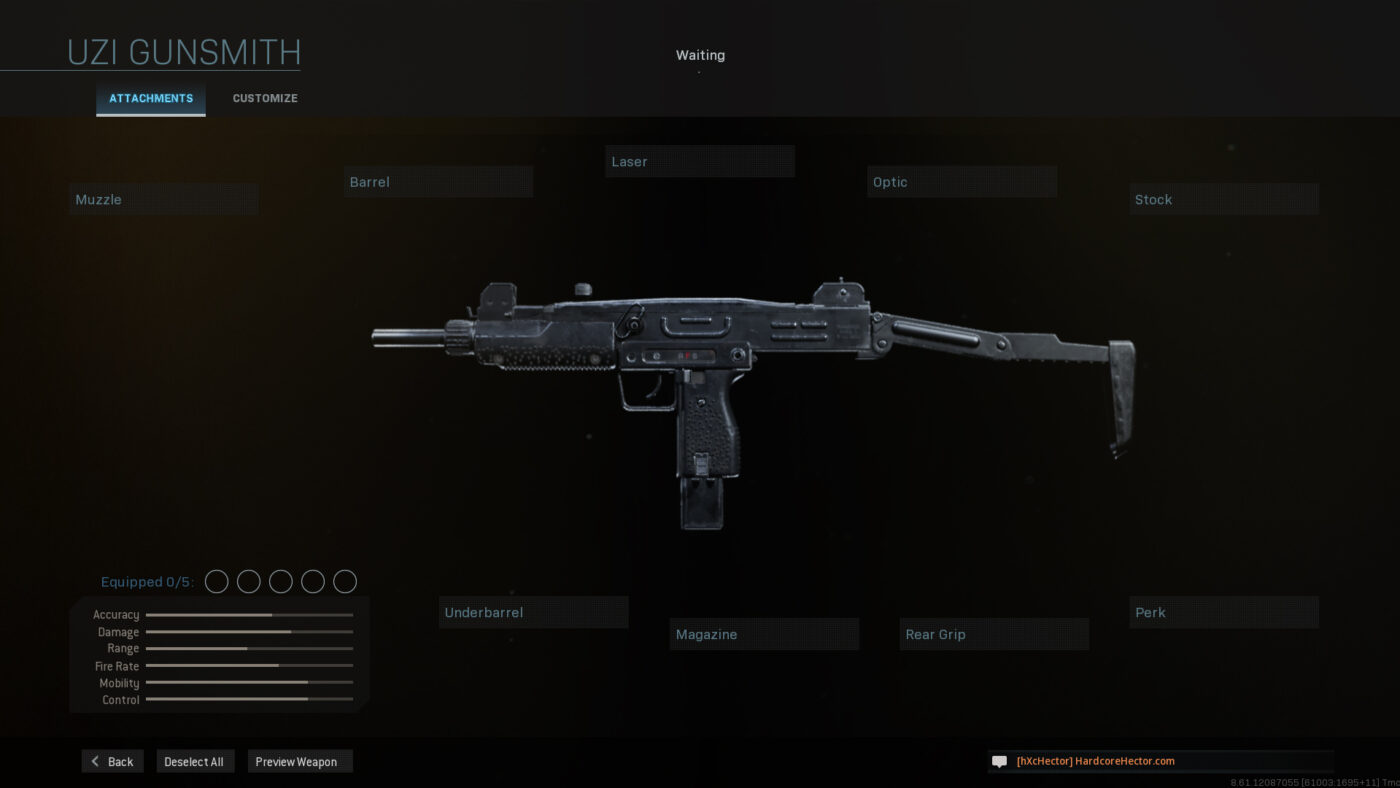Open the Rear Grip attachment slot
This screenshot has height=788, width=1400.
pos(994,633)
